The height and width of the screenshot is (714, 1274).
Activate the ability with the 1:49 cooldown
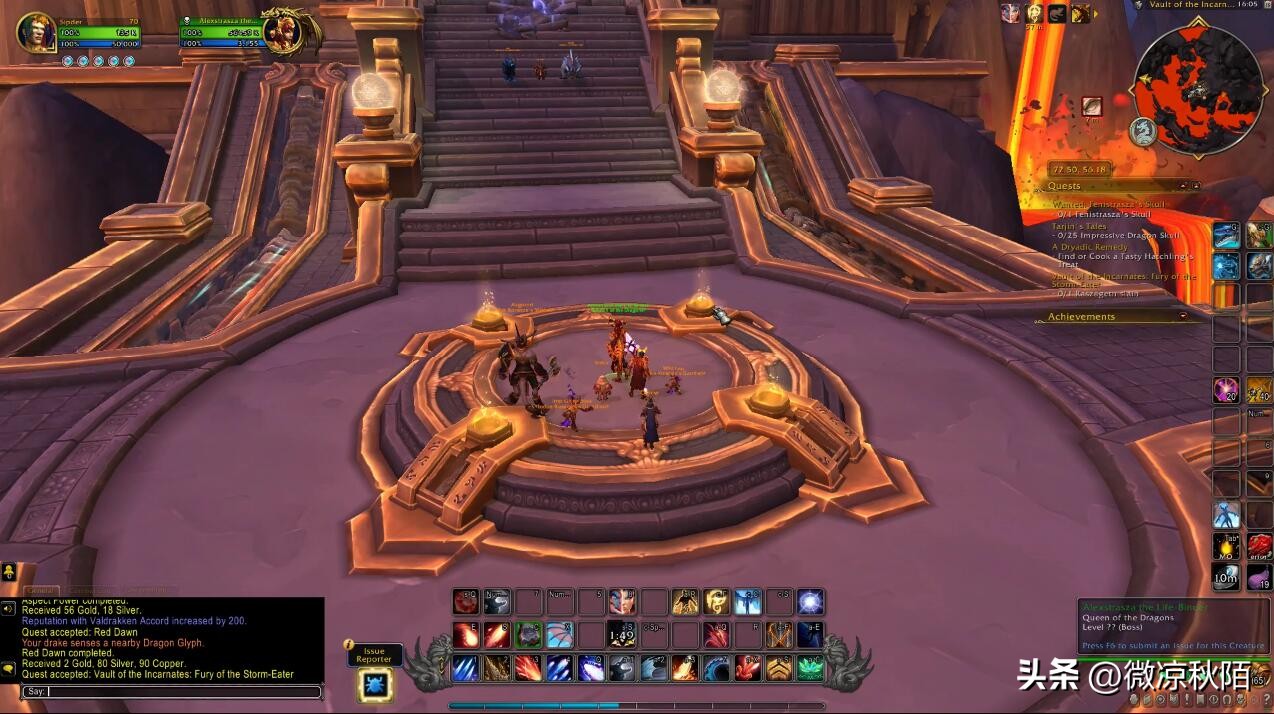(622, 635)
